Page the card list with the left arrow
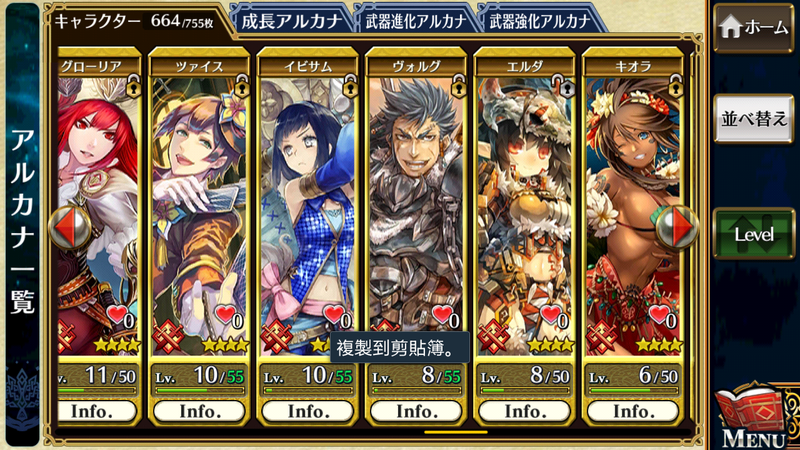This screenshot has width=800, height=450. pyautogui.click(x=66, y=226)
